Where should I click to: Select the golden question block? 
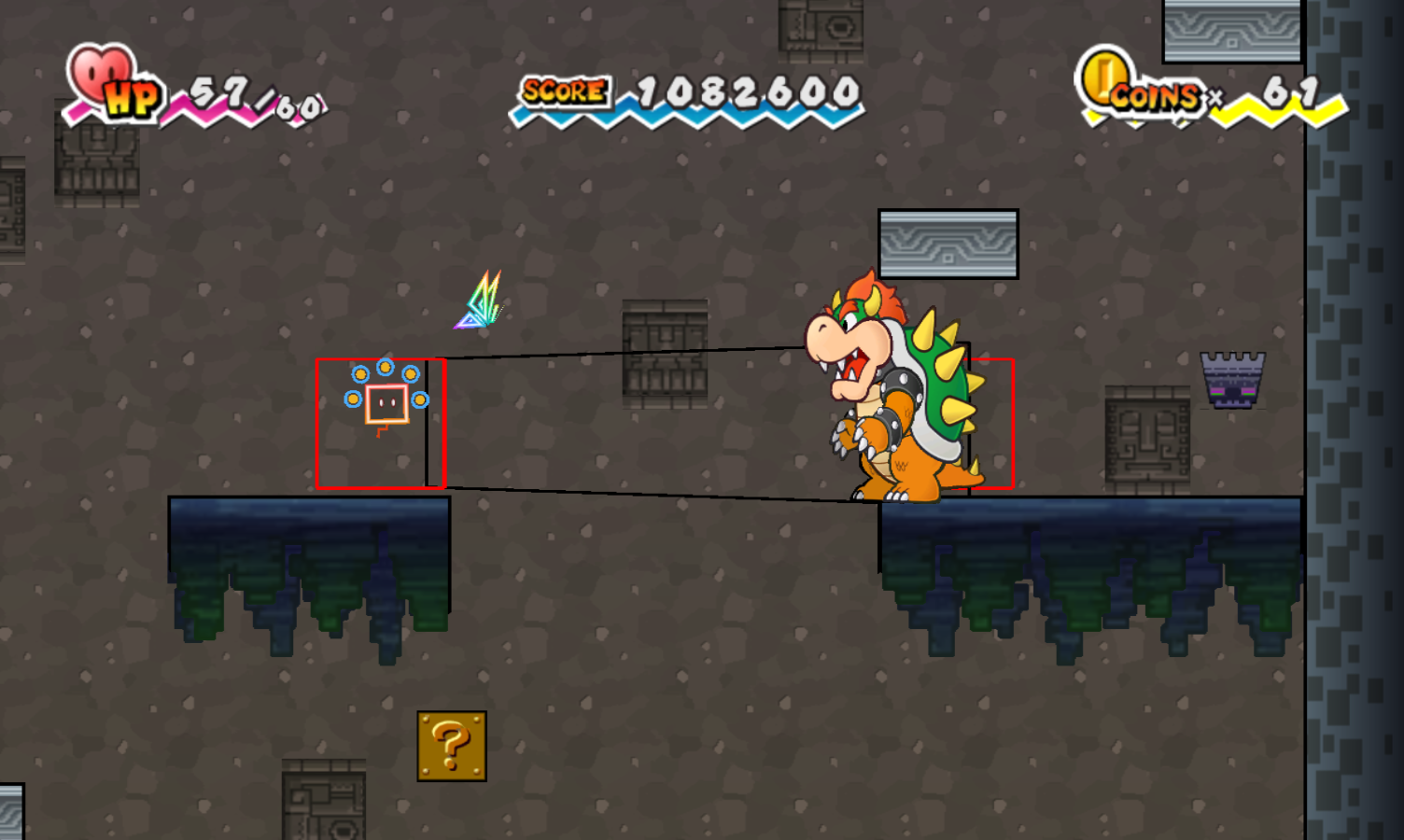452,747
